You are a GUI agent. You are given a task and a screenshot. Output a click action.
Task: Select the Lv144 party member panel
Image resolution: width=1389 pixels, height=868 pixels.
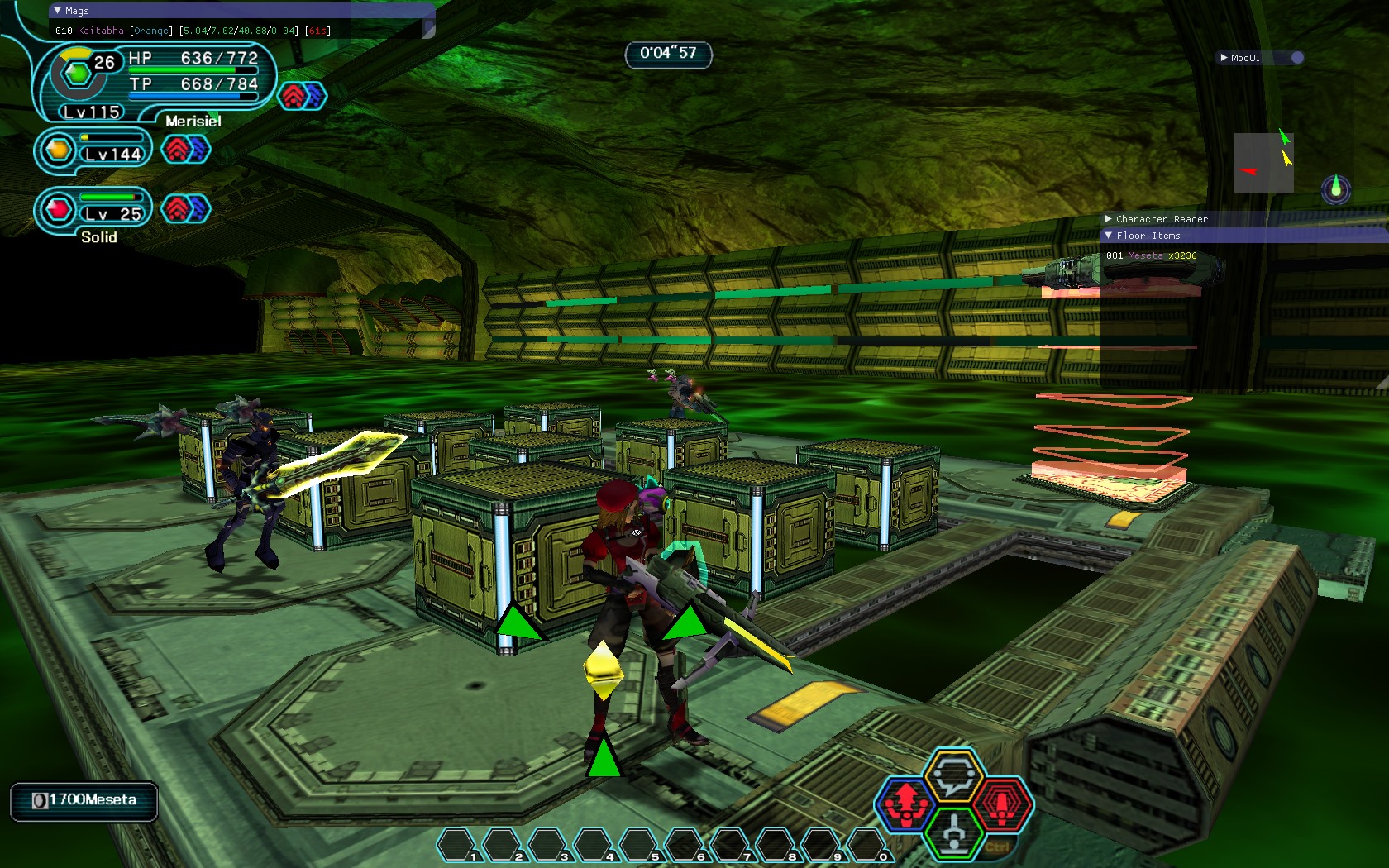[x=94, y=151]
